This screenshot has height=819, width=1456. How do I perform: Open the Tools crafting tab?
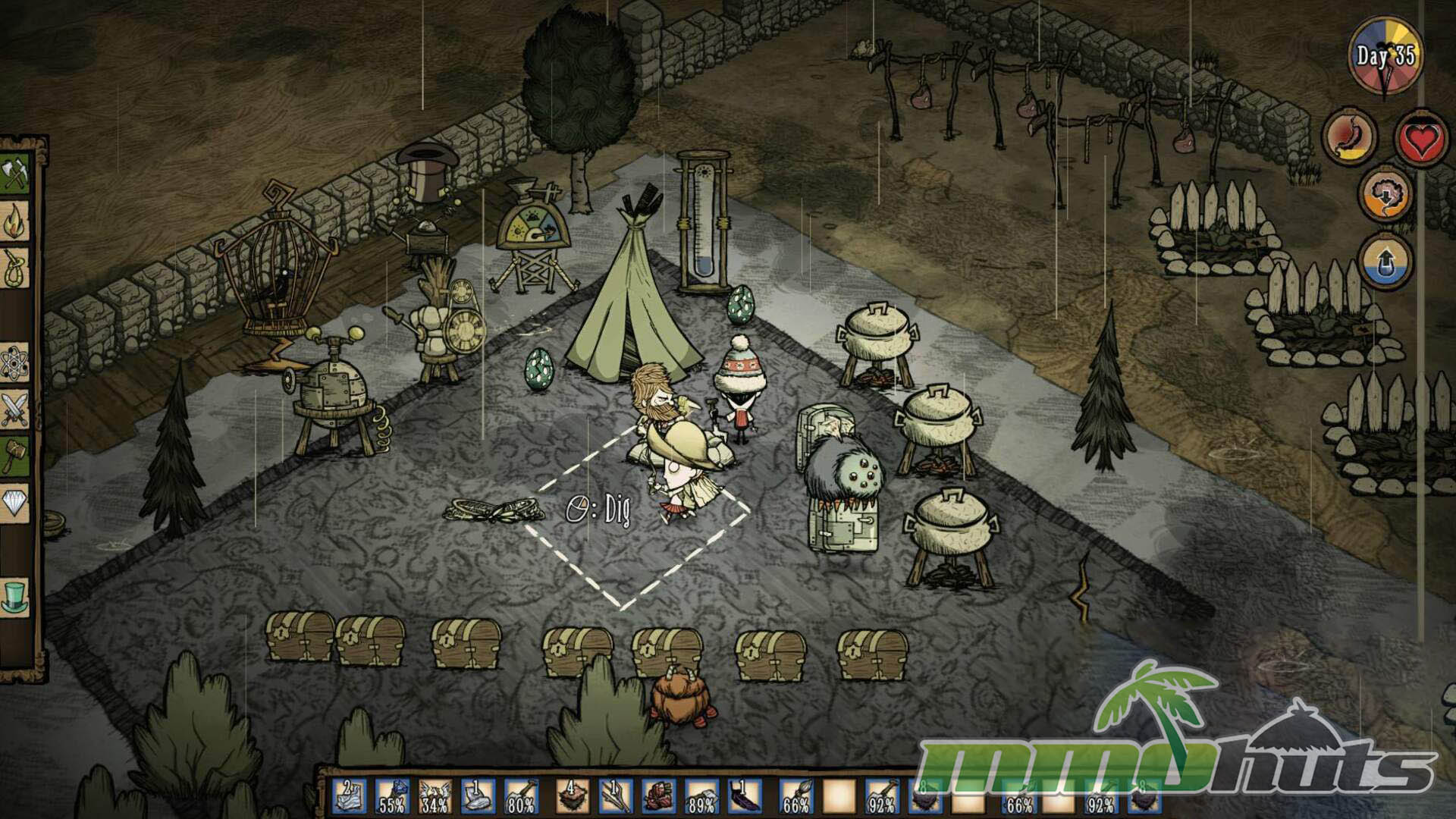coord(14,174)
